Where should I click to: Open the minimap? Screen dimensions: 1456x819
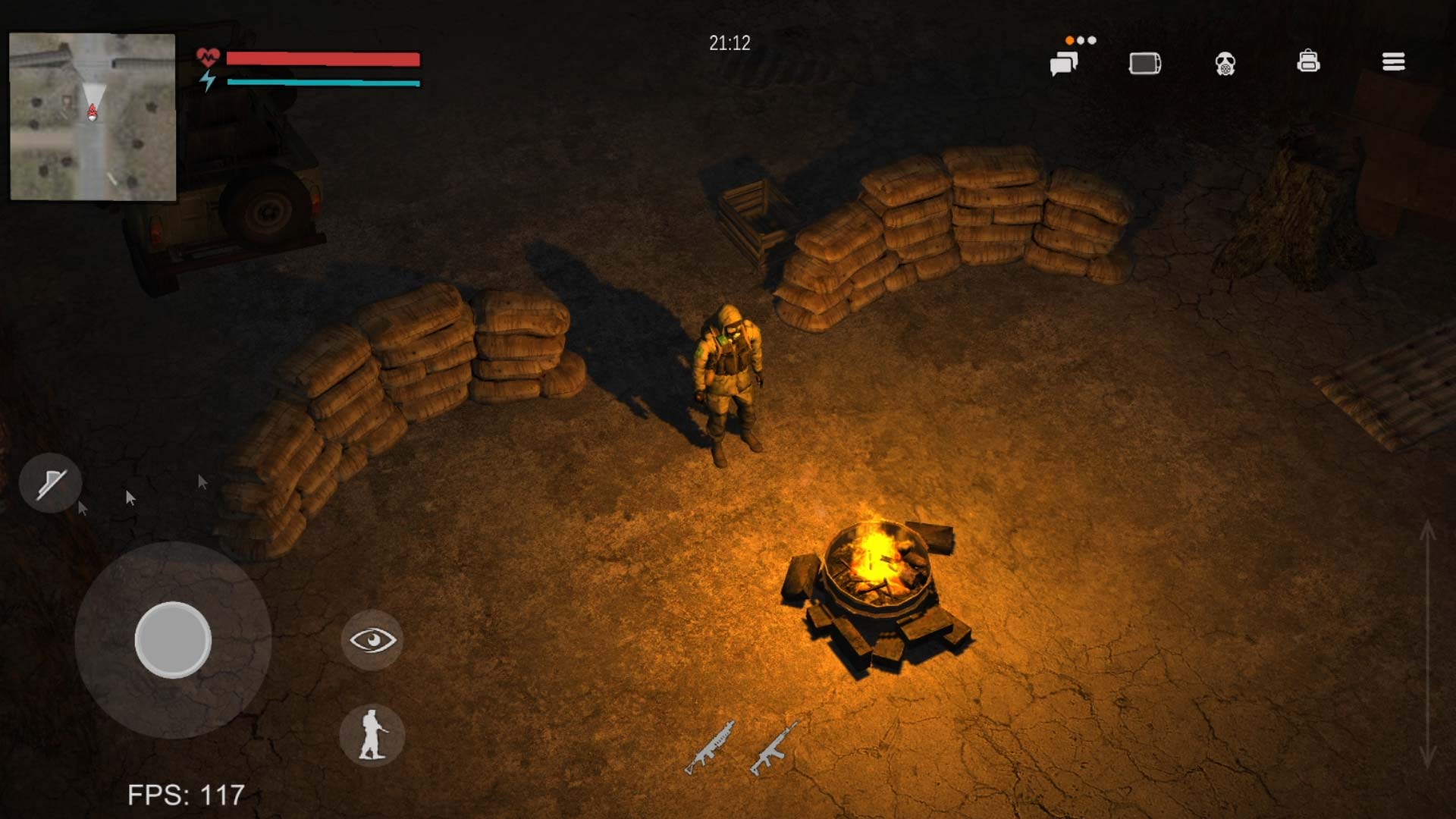[x=93, y=117]
